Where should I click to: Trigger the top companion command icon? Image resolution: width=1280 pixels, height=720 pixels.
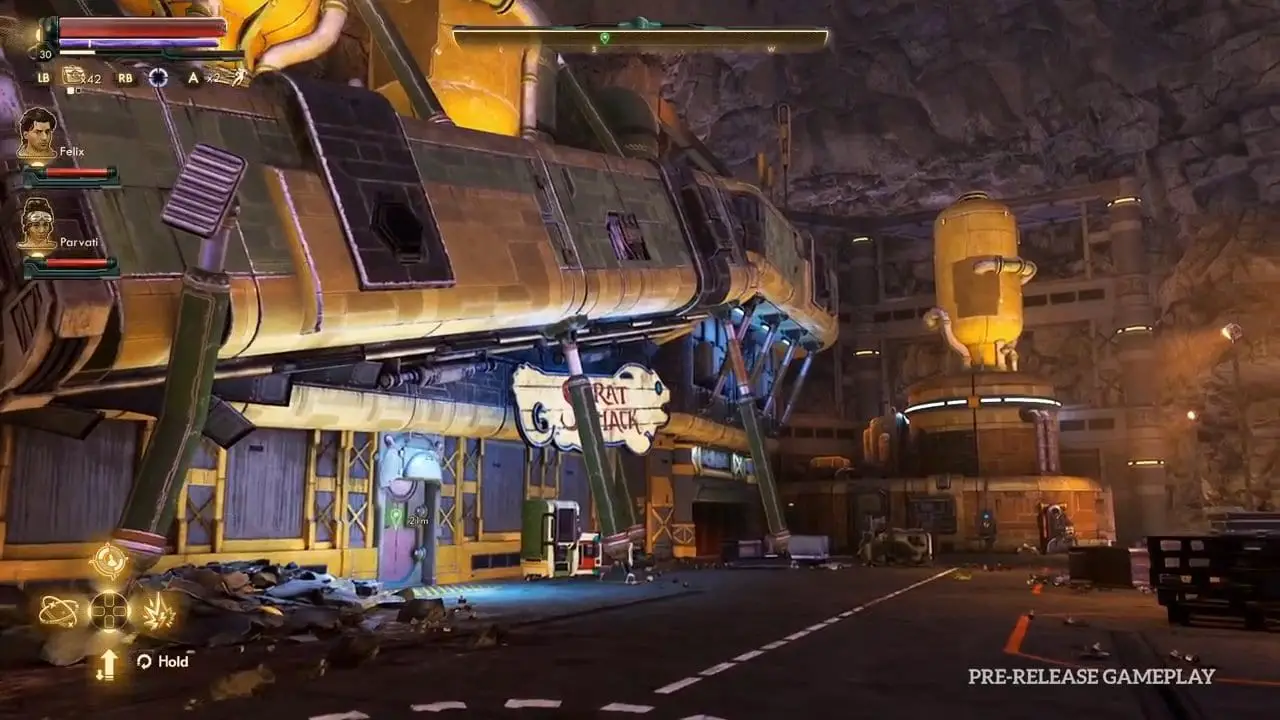pos(108,561)
